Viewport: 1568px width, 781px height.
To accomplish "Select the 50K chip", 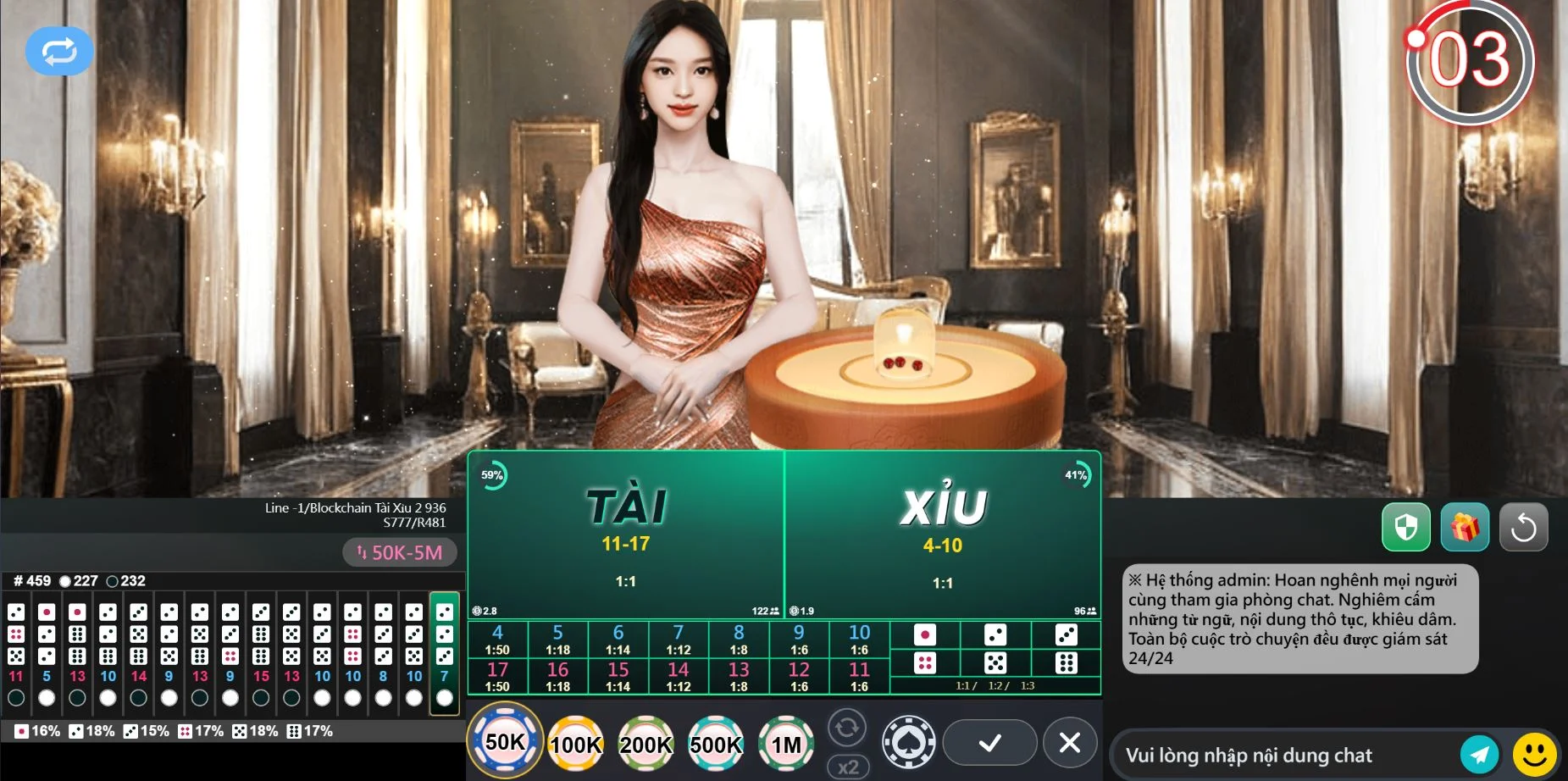I will pyautogui.click(x=506, y=742).
